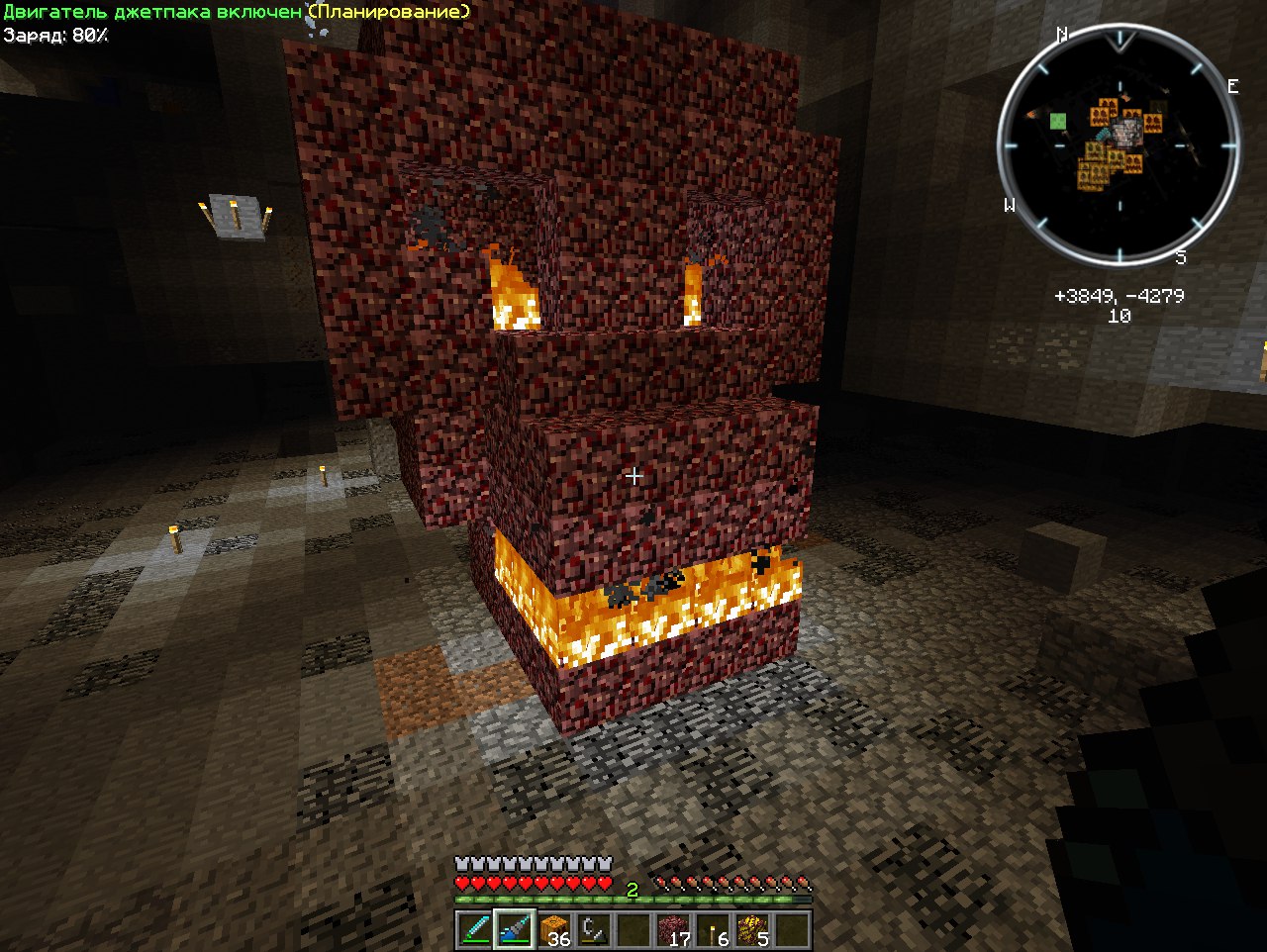Select the glowstone stack of 5

click(752, 931)
